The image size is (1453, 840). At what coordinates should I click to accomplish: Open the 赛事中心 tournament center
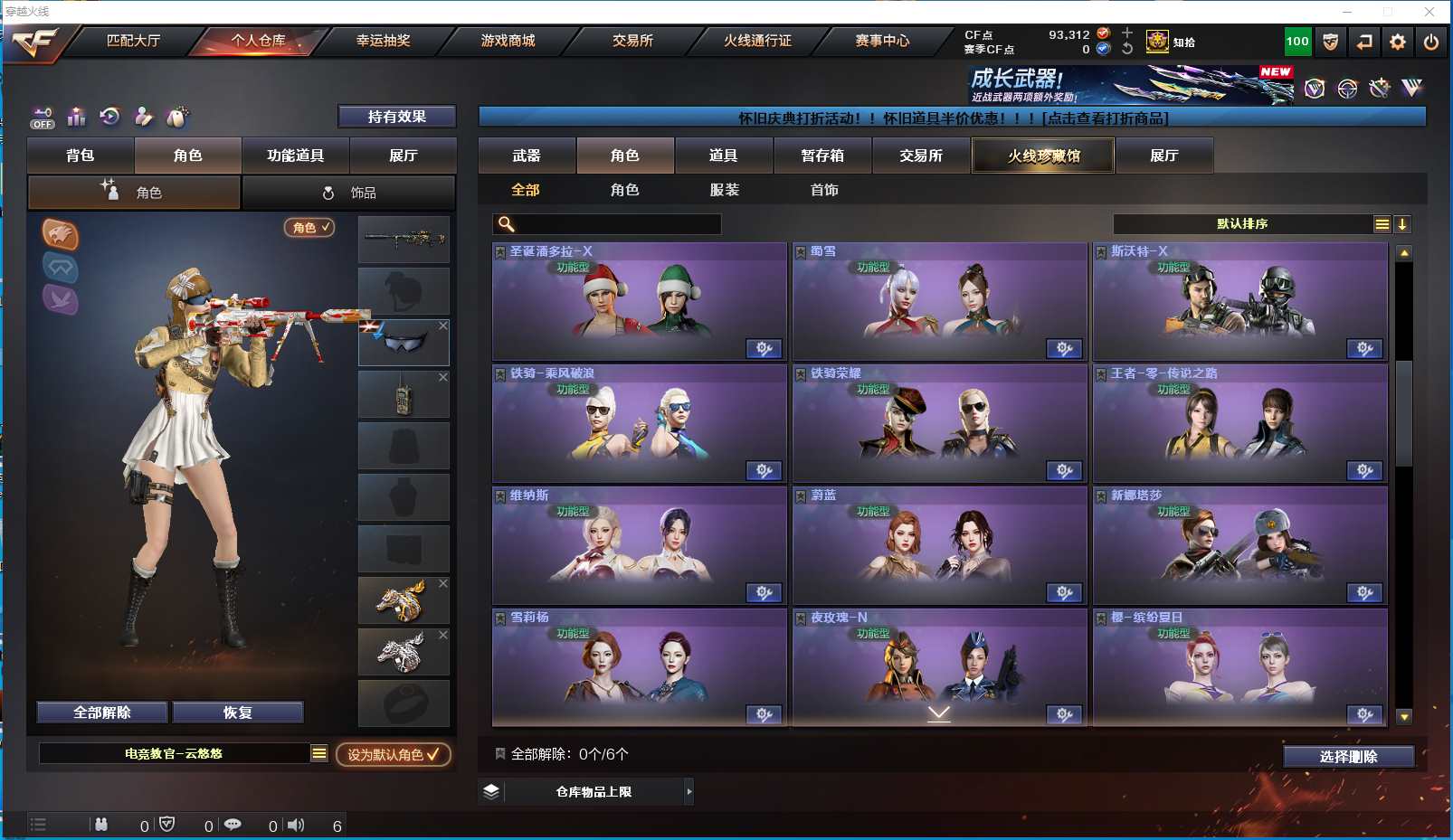click(x=882, y=41)
